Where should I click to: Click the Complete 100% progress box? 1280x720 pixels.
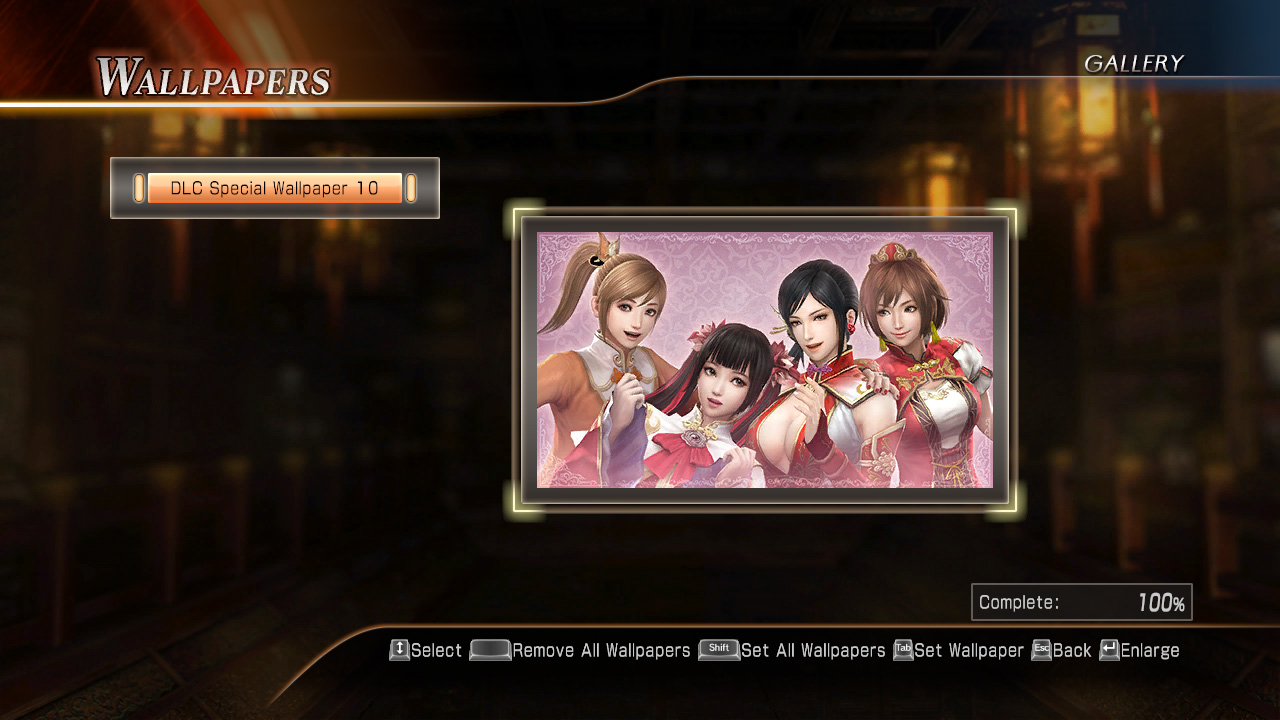click(x=1082, y=601)
